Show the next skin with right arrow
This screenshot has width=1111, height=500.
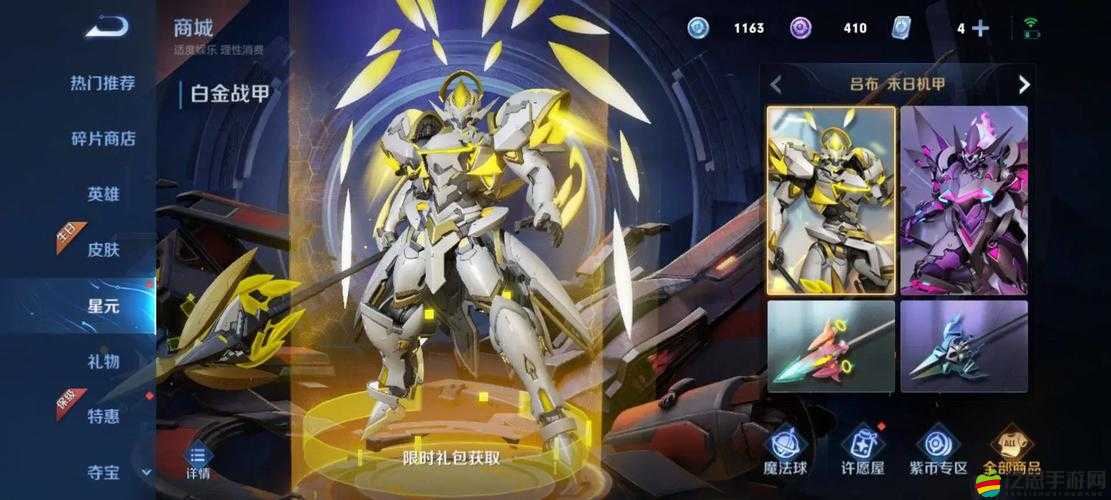click(x=1023, y=85)
